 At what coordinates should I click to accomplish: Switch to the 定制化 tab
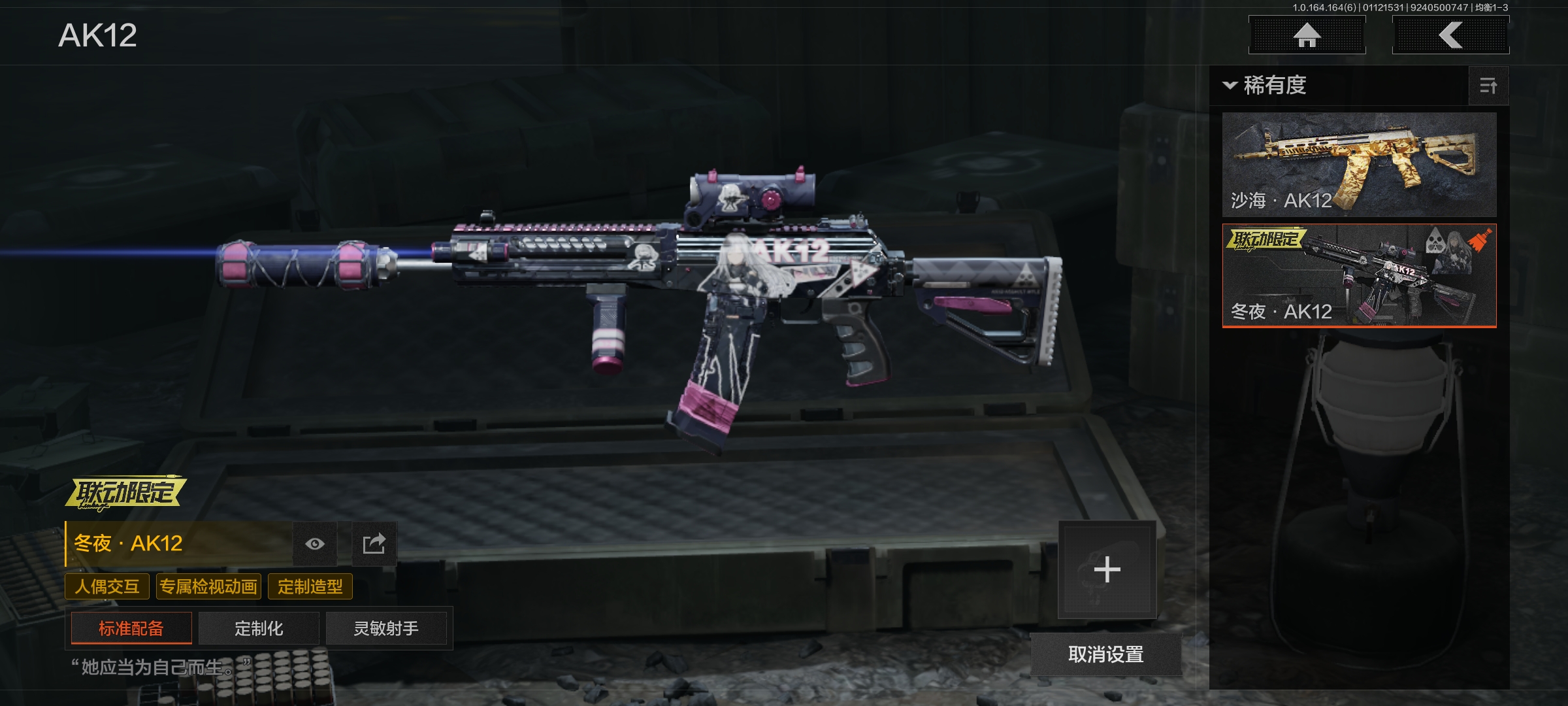pos(259,628)
